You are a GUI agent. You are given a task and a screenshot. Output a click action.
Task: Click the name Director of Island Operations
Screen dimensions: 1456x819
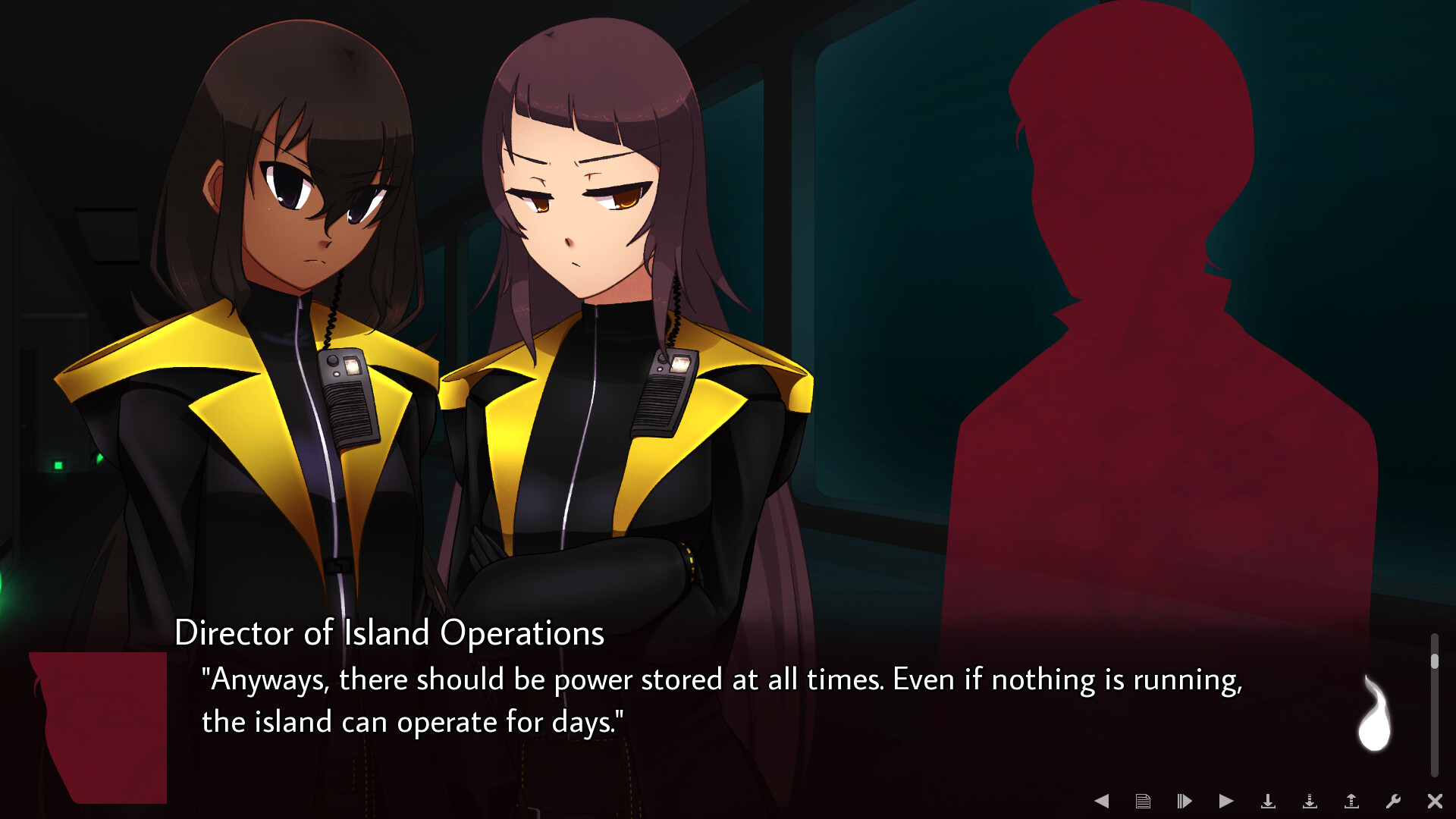(391, 635)
